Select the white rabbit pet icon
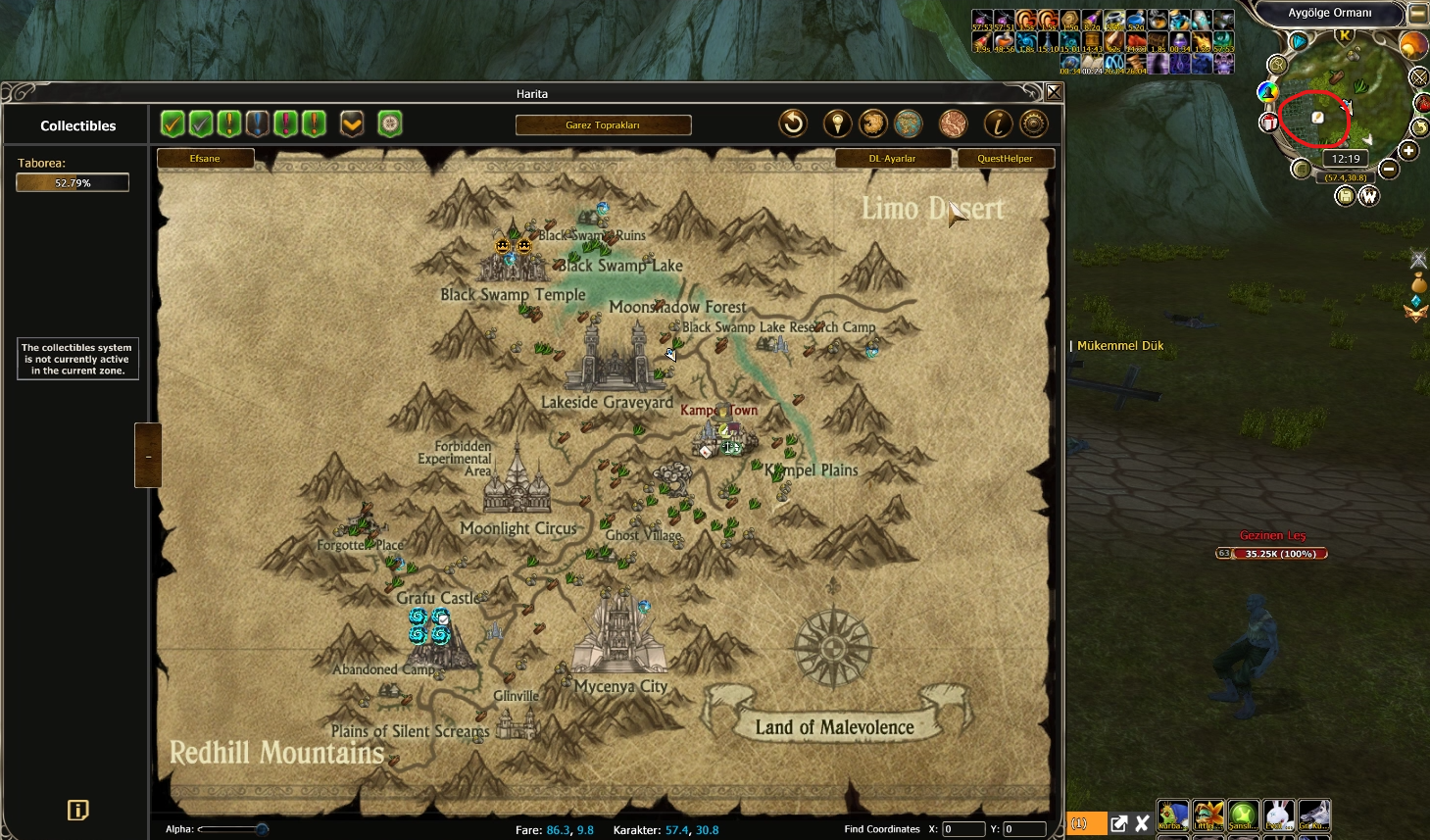The width and height of the screenshot is (1430, 840). click(1277, 815)
